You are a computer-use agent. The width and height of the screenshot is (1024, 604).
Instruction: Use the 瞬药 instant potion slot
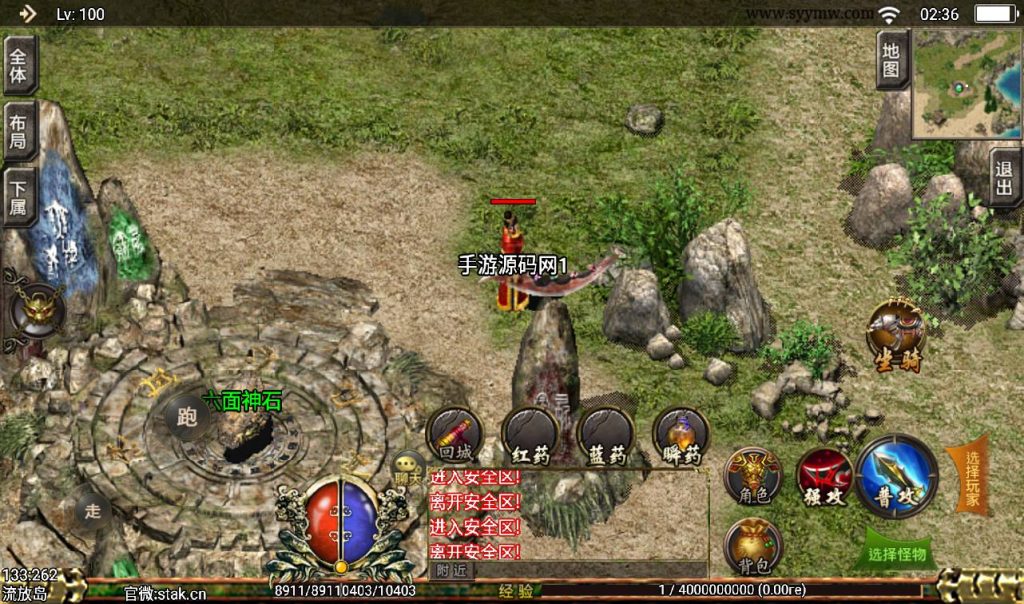pyautogui.click(x=681, y=435)
